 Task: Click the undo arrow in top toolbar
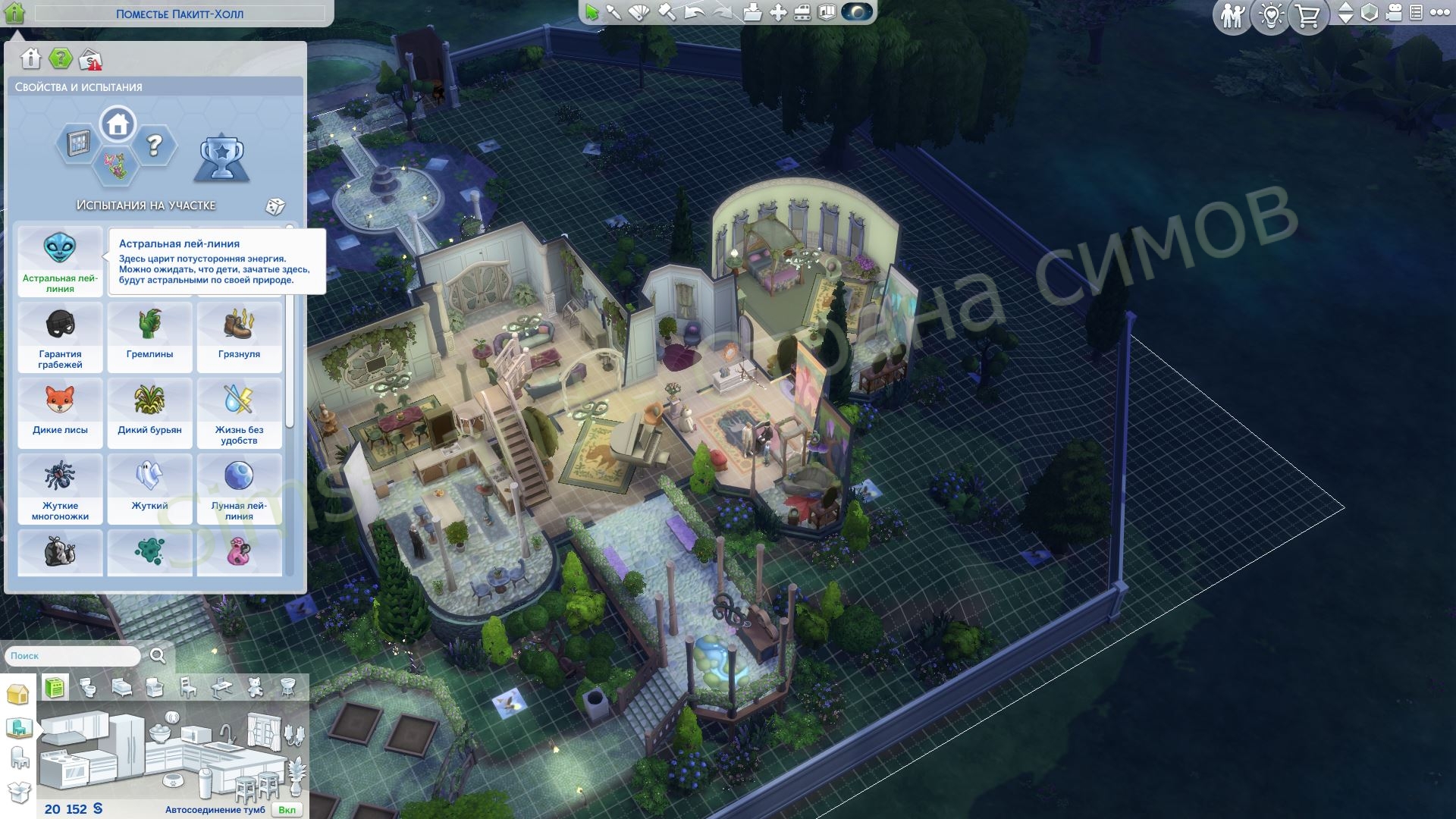pos(694,12)
